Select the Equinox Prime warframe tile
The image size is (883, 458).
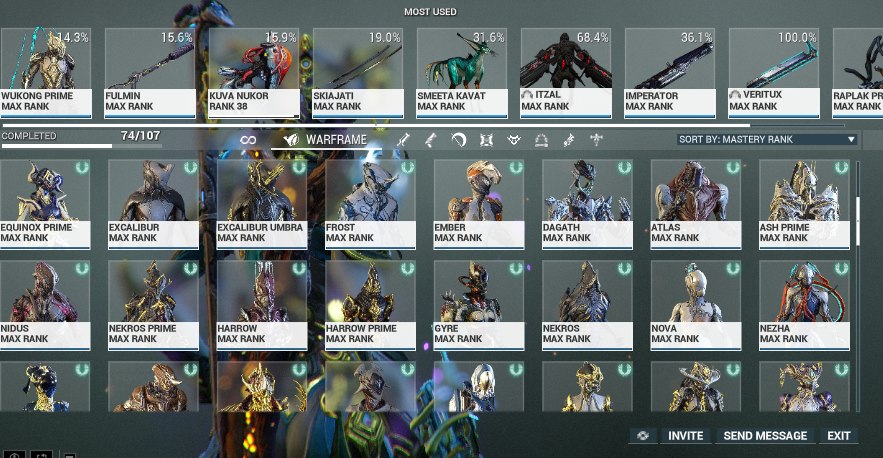point(45,201)
